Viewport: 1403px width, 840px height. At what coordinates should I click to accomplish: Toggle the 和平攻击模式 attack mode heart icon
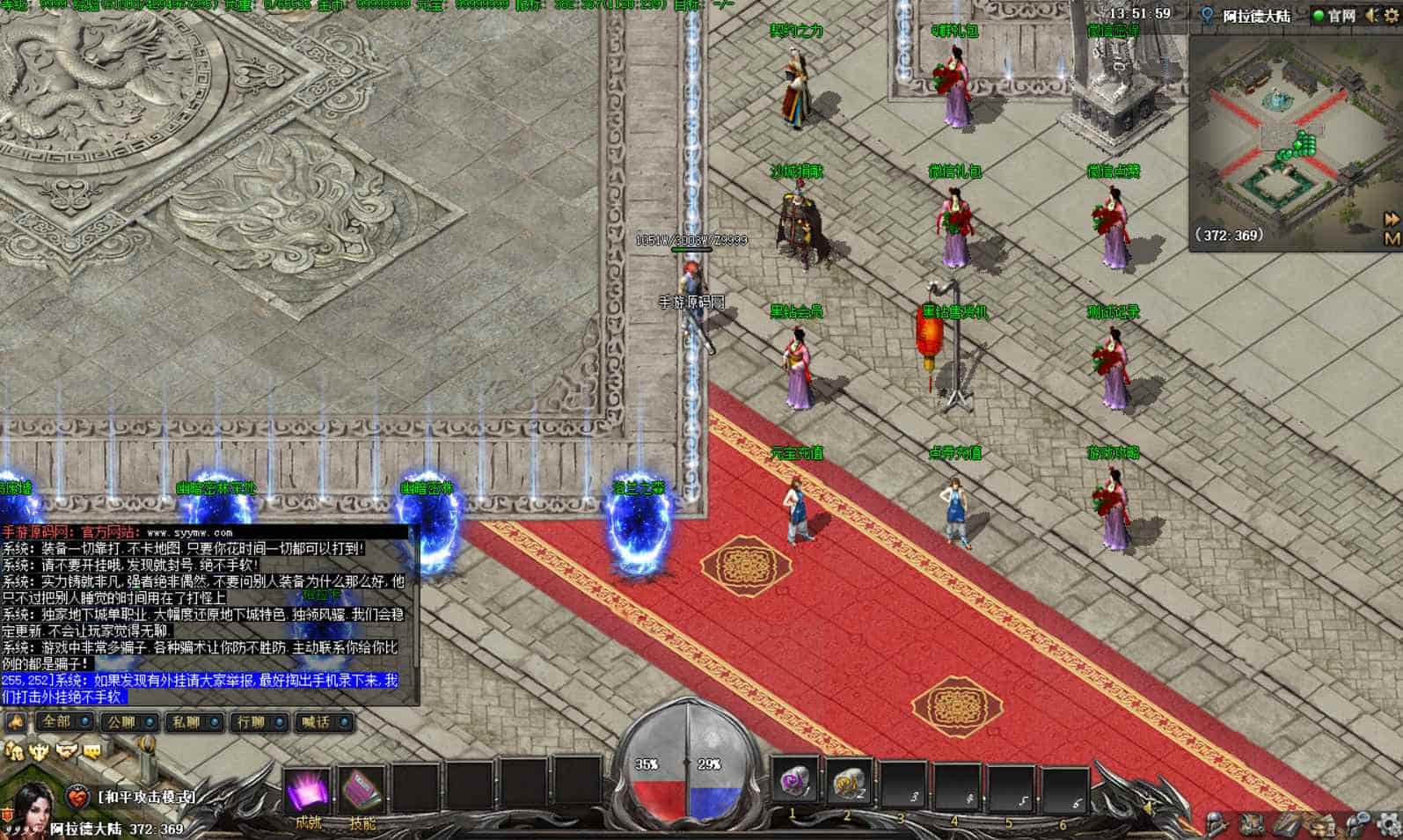(78, 798)
